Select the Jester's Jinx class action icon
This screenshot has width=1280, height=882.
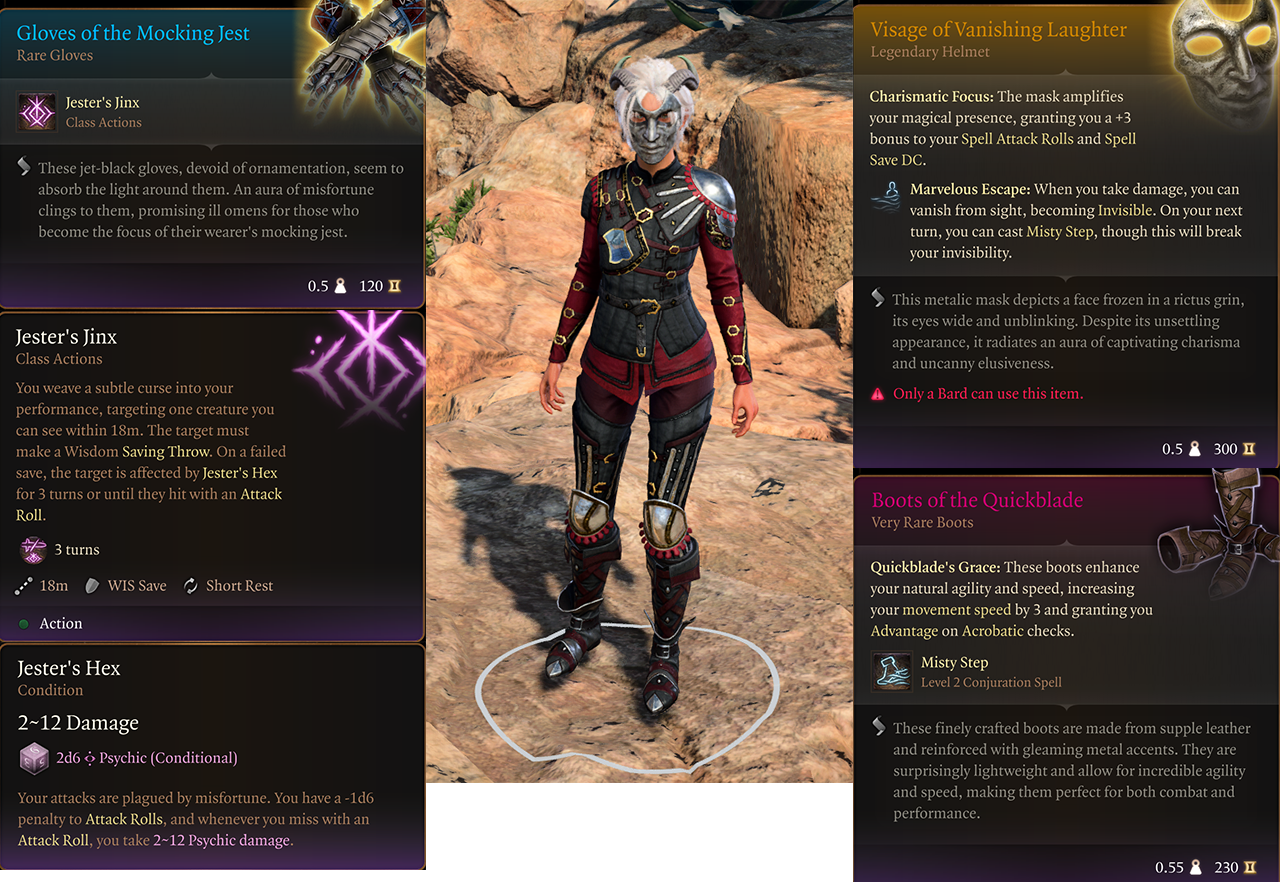tap(36, 111)
